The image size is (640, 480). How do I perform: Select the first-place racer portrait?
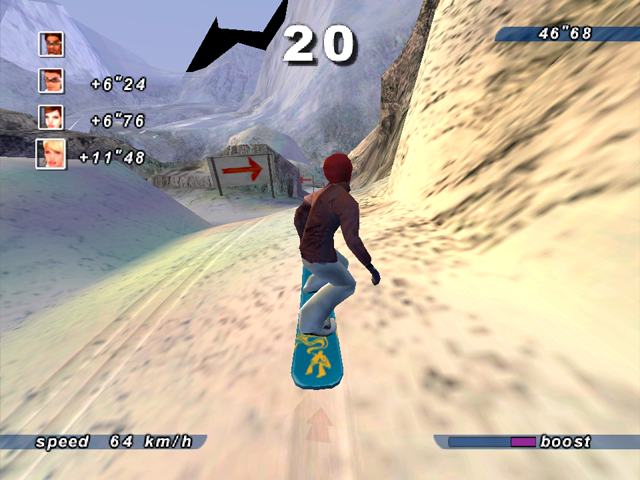click(51, 44)
